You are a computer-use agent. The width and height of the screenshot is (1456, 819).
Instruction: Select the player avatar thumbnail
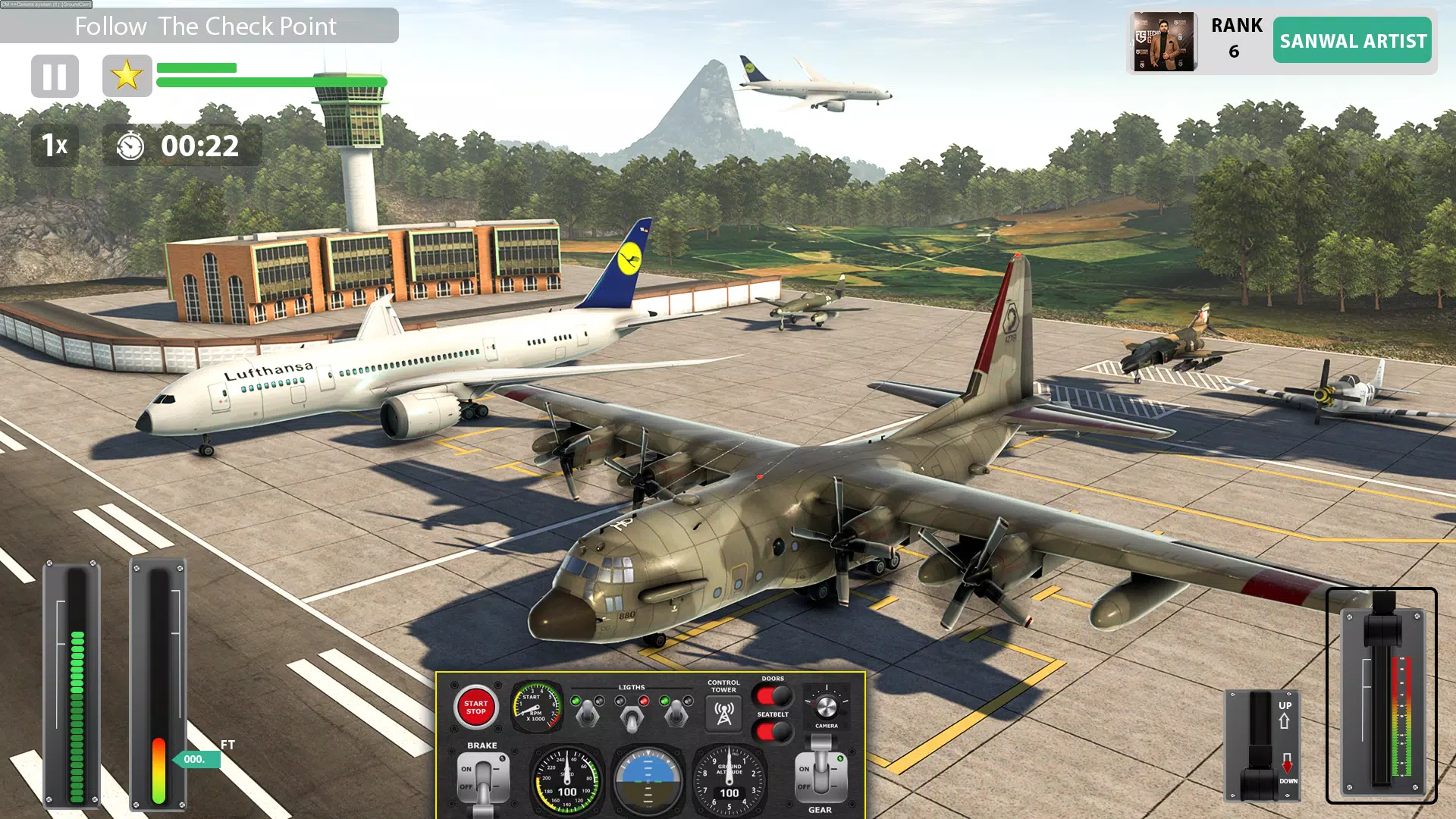1164,42
